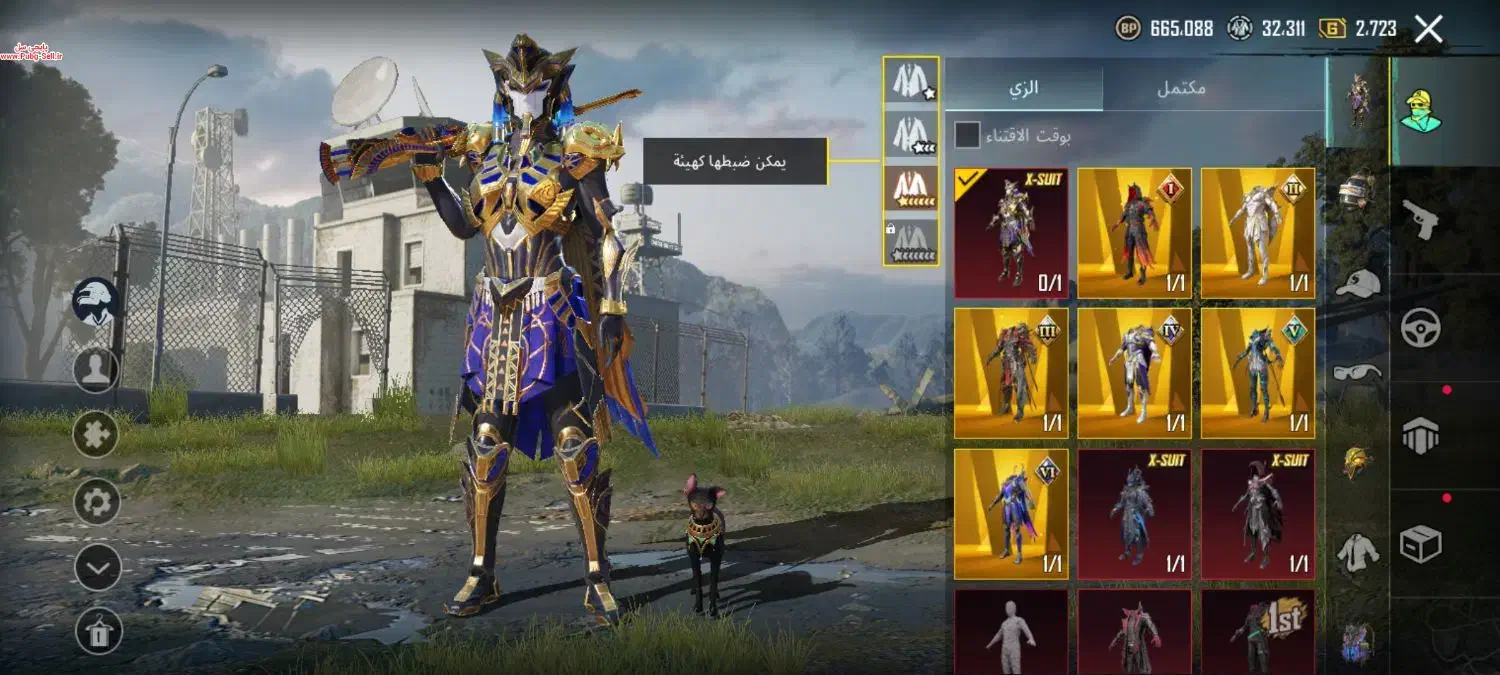Screen dimensions: 1500x675
Task: Open the steering wheel vehicle category
Action: [1421, 328]
